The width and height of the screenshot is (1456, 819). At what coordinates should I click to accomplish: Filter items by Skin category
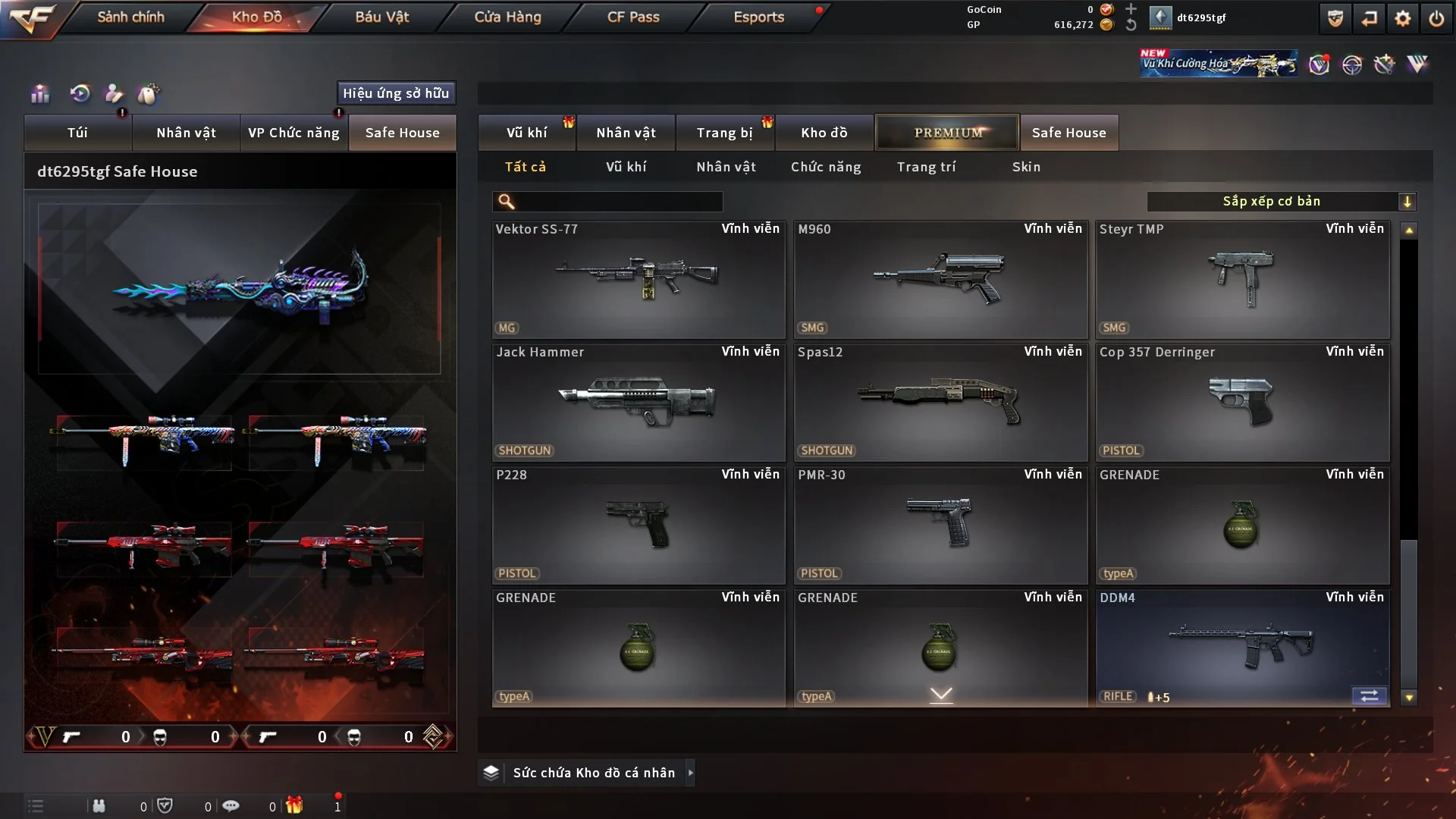pyautogui.click(x=1026, y=167)
